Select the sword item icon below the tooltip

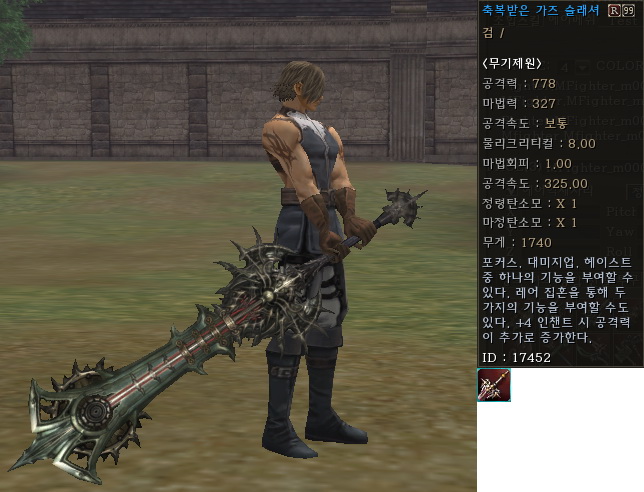(x=494, y=385)
